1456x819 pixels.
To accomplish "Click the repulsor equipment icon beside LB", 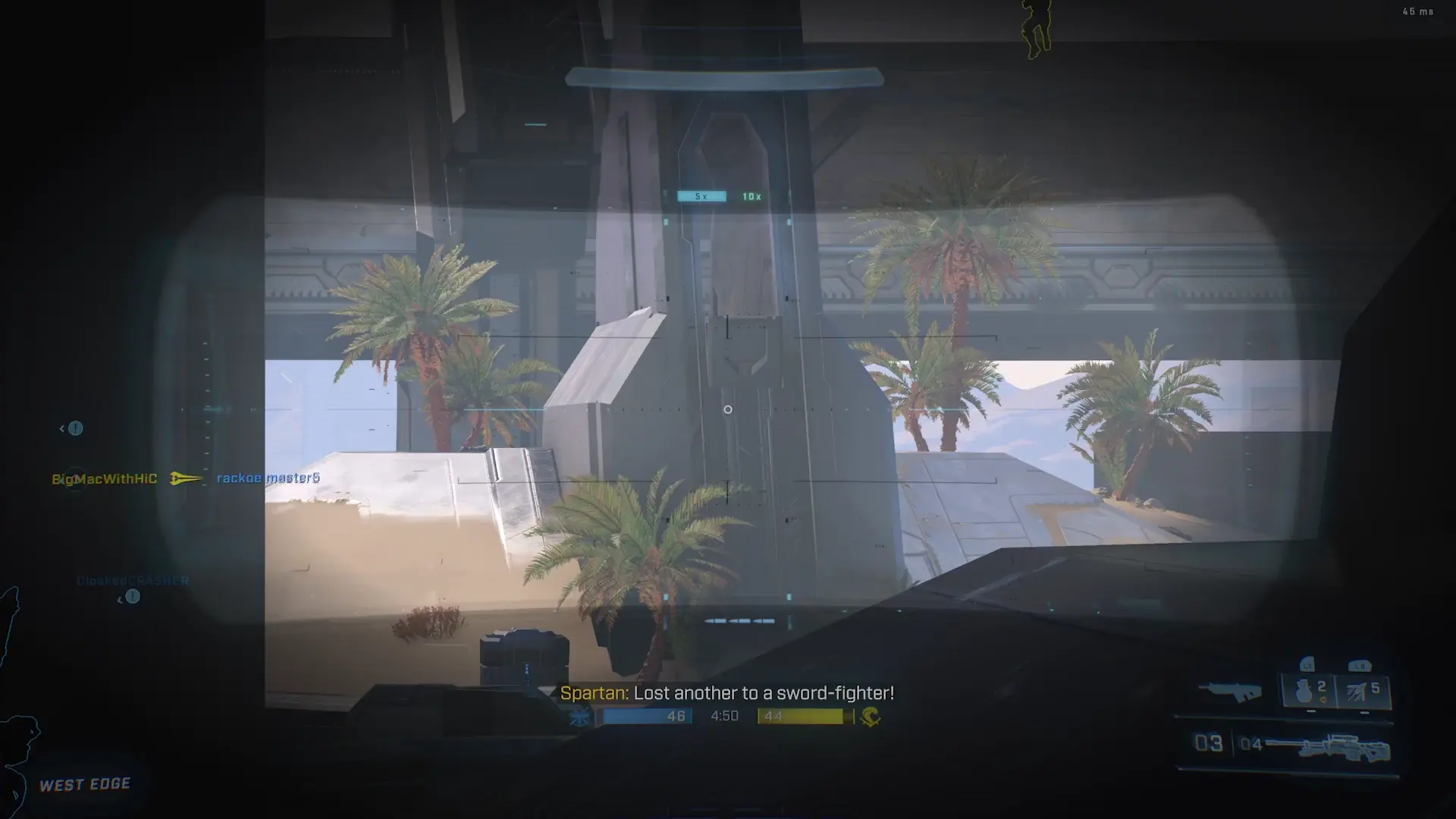I will (x=1357, y=692).
